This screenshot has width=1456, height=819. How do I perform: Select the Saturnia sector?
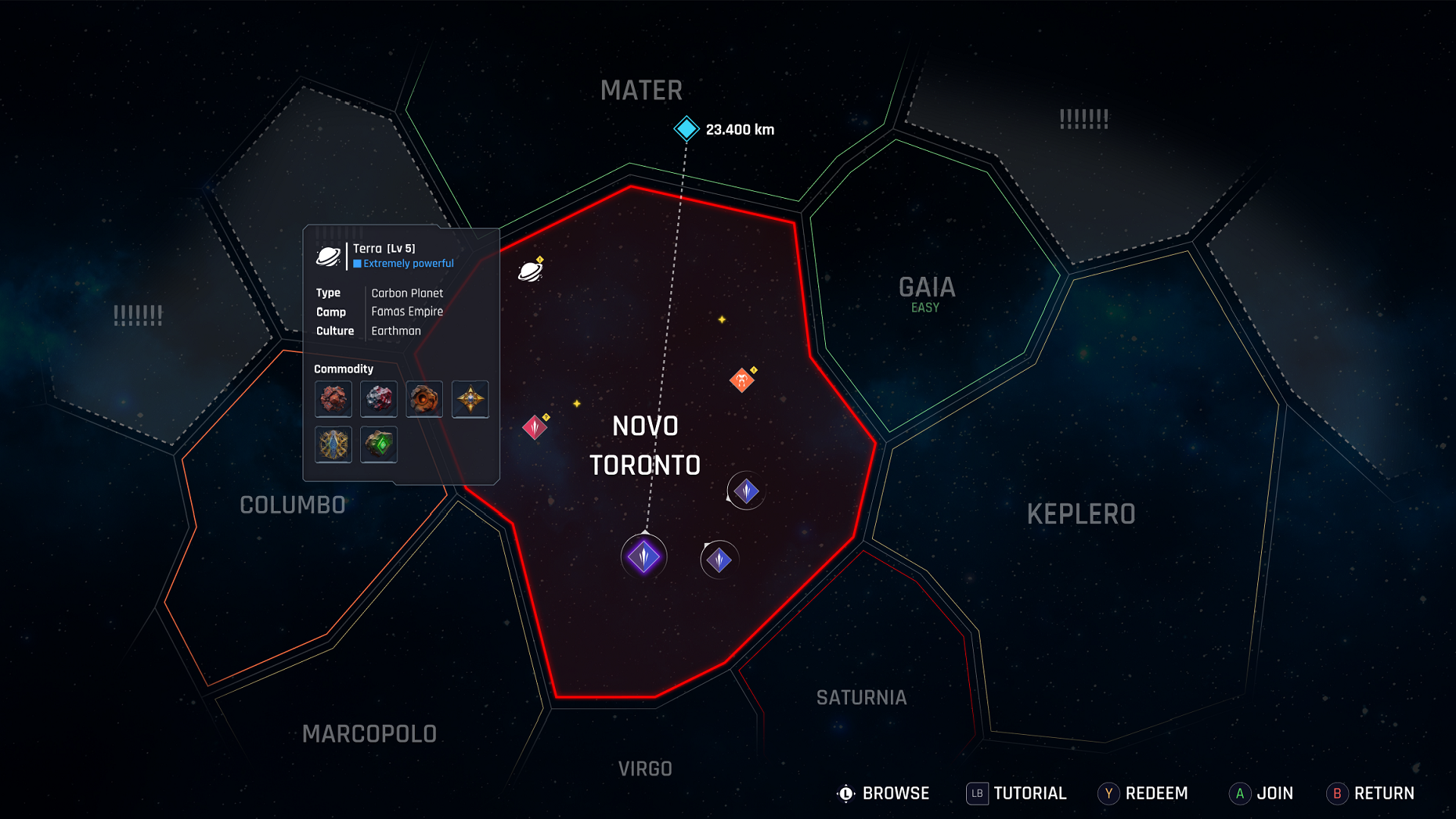click(861, 698)
